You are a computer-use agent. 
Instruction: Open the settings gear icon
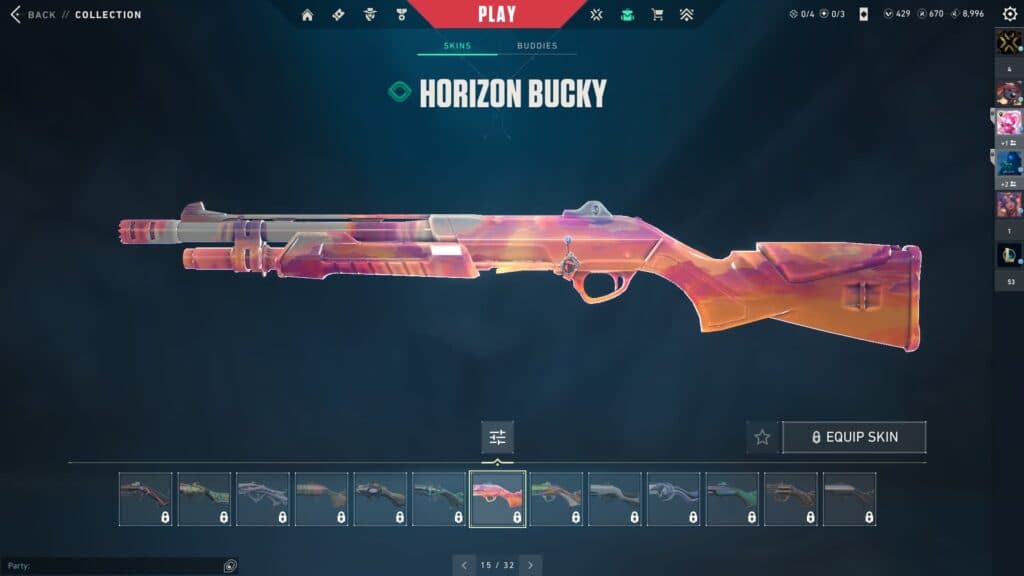click(x=1009, y=14)
